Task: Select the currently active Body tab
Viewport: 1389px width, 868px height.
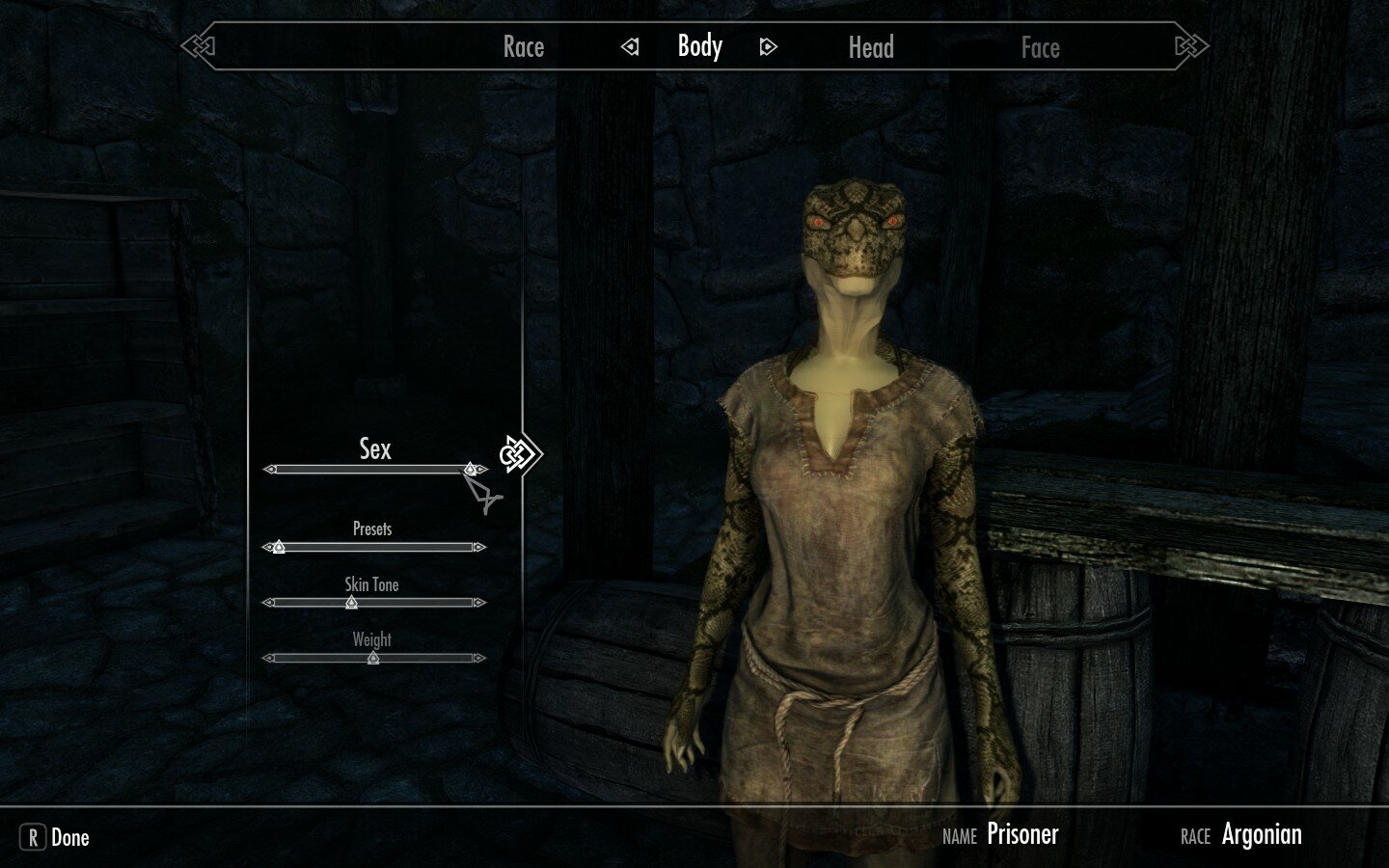Action: tap(698, 46)
